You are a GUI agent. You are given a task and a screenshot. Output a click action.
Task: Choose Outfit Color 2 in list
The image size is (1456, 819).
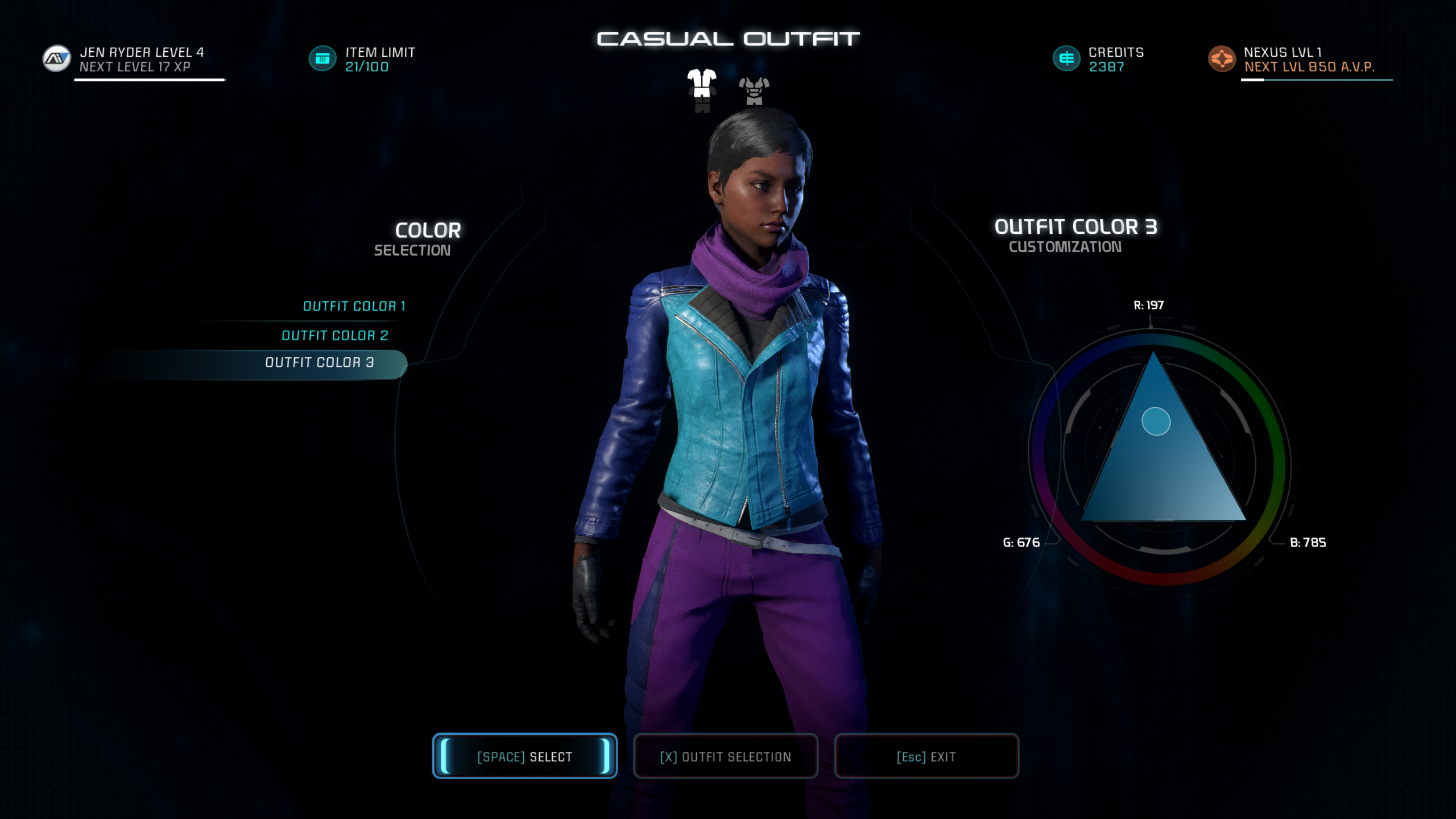point(335,336)
